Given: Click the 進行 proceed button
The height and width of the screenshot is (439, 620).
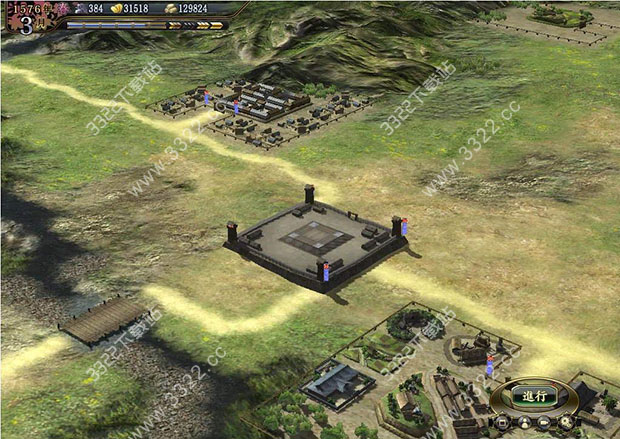Looking at the screenshot, I should [535, 396].
